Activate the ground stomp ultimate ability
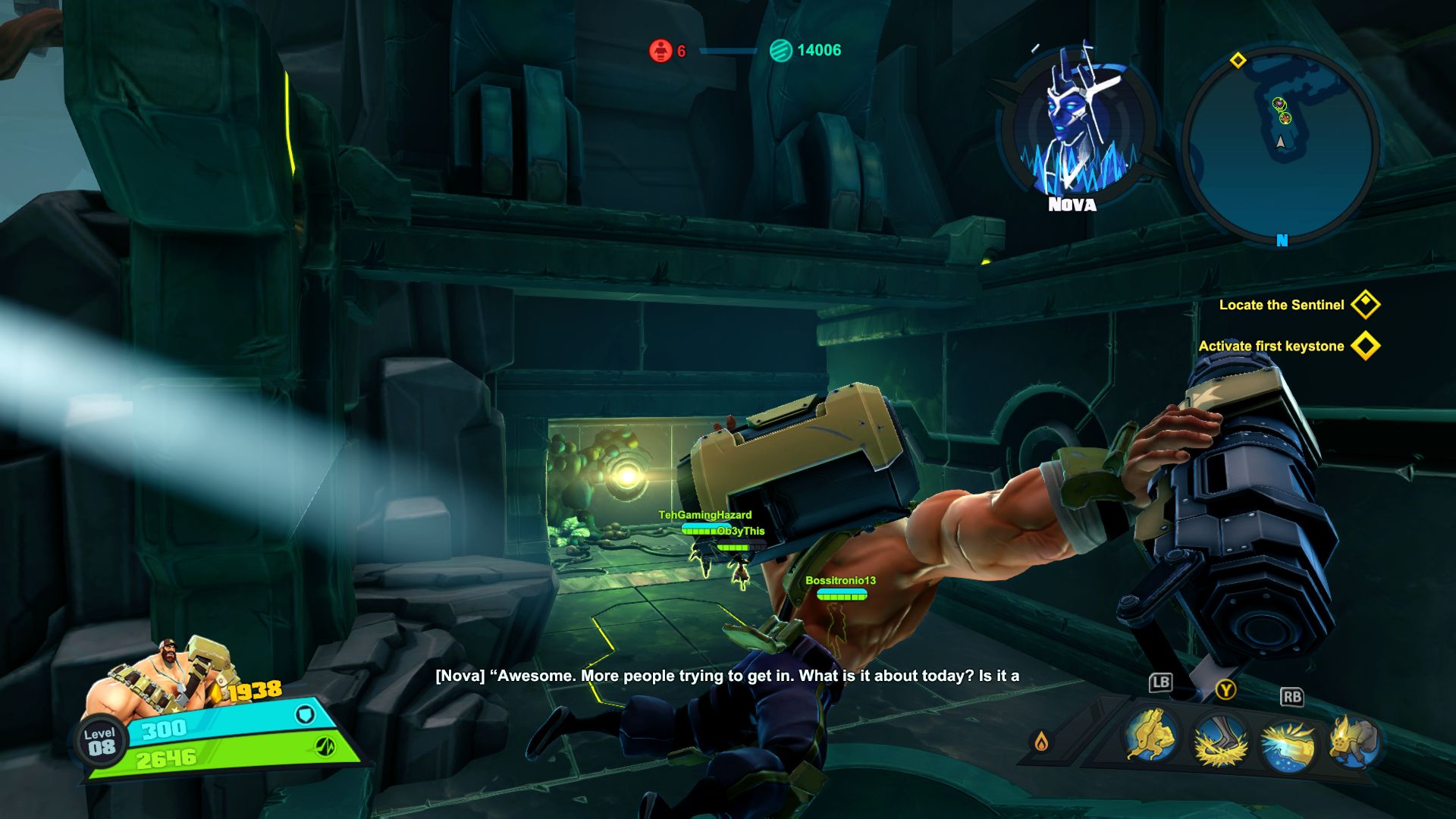1456x819 pixels. tap(1221, 741)
